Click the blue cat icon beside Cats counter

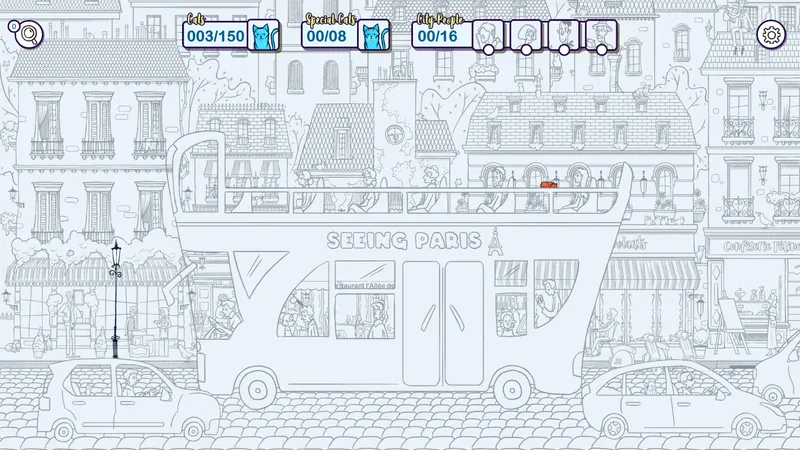click(262, 36)
